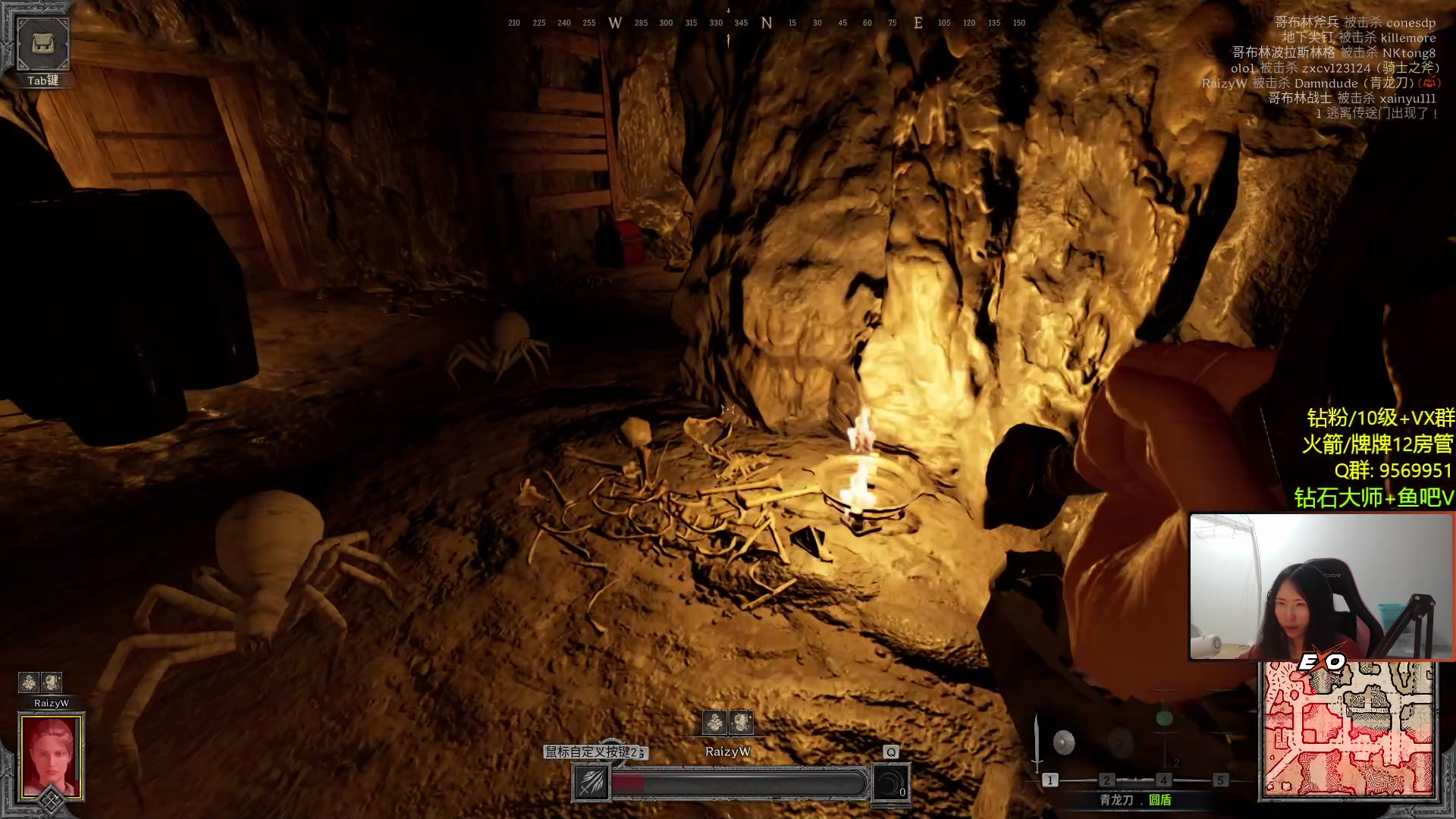
Task: Click the streamer webcam overlay
Action: point(1321,586)
